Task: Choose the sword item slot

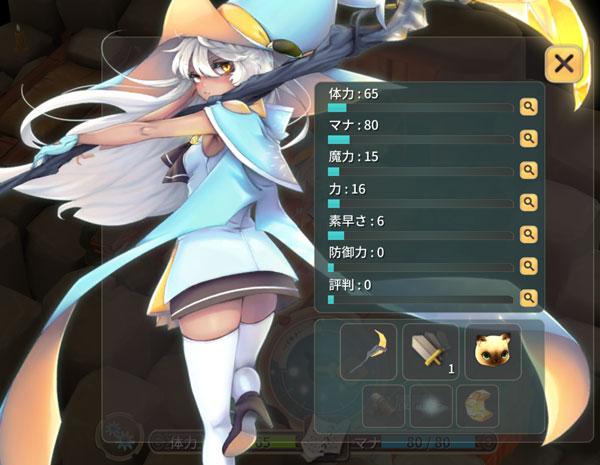Action: point(431,351)
